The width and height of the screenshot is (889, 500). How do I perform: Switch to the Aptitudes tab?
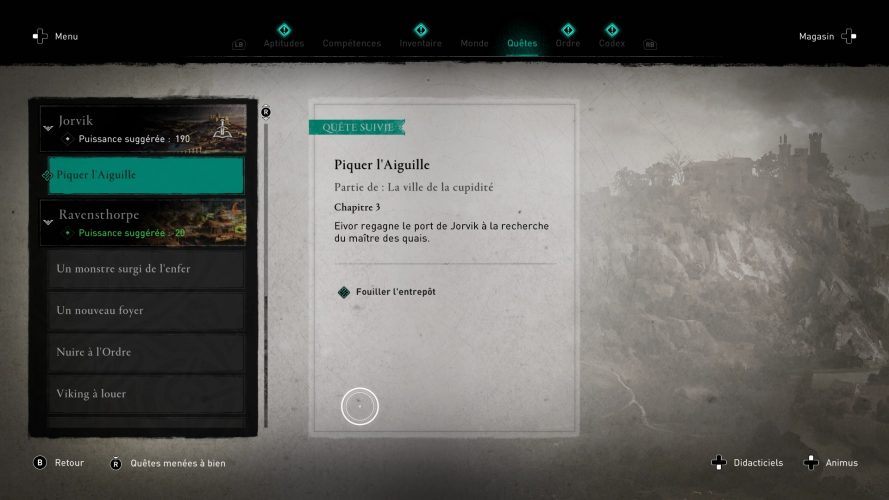[x=283, y=43]
